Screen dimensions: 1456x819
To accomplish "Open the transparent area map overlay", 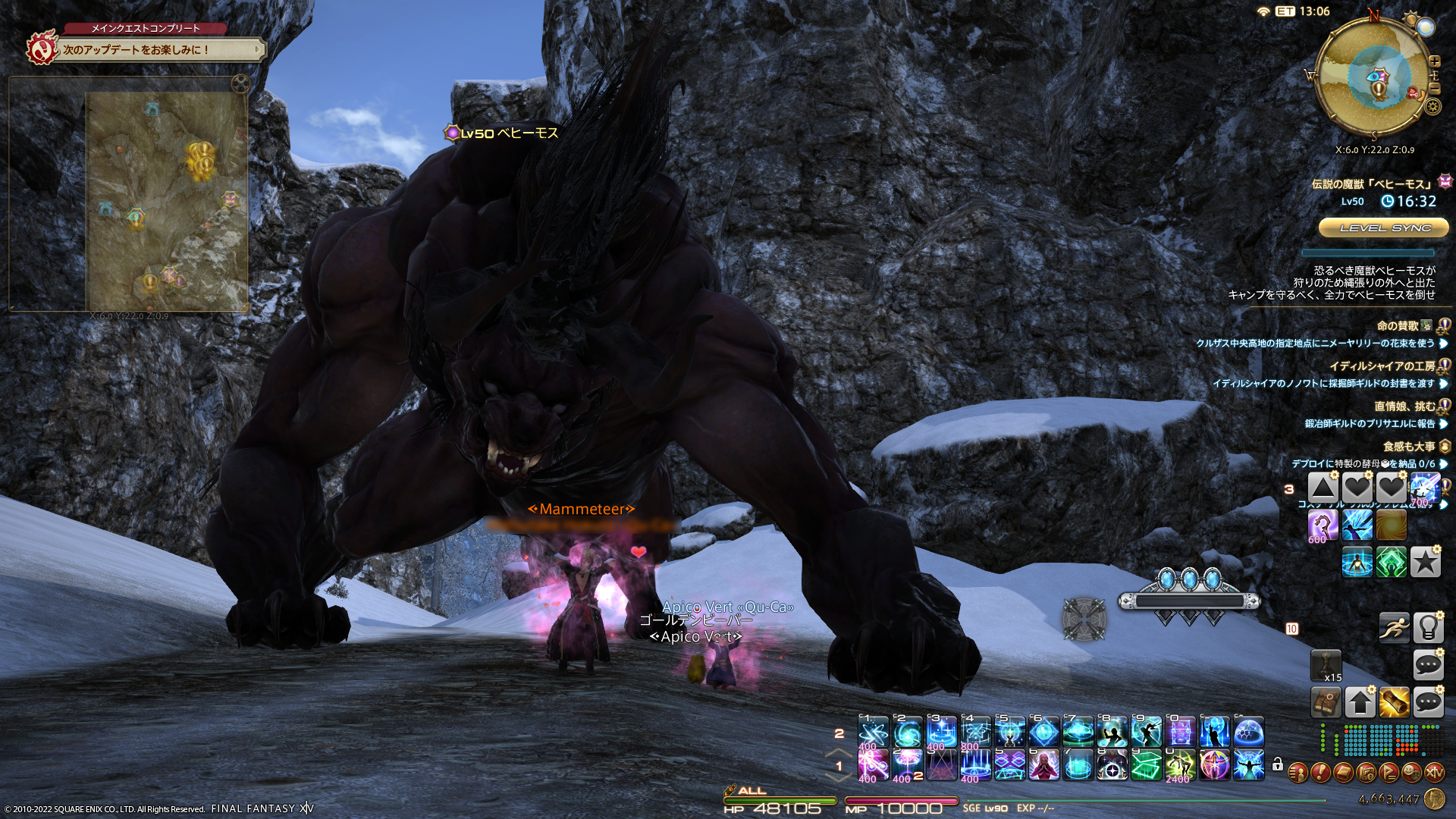I will (x=167, y=201).
